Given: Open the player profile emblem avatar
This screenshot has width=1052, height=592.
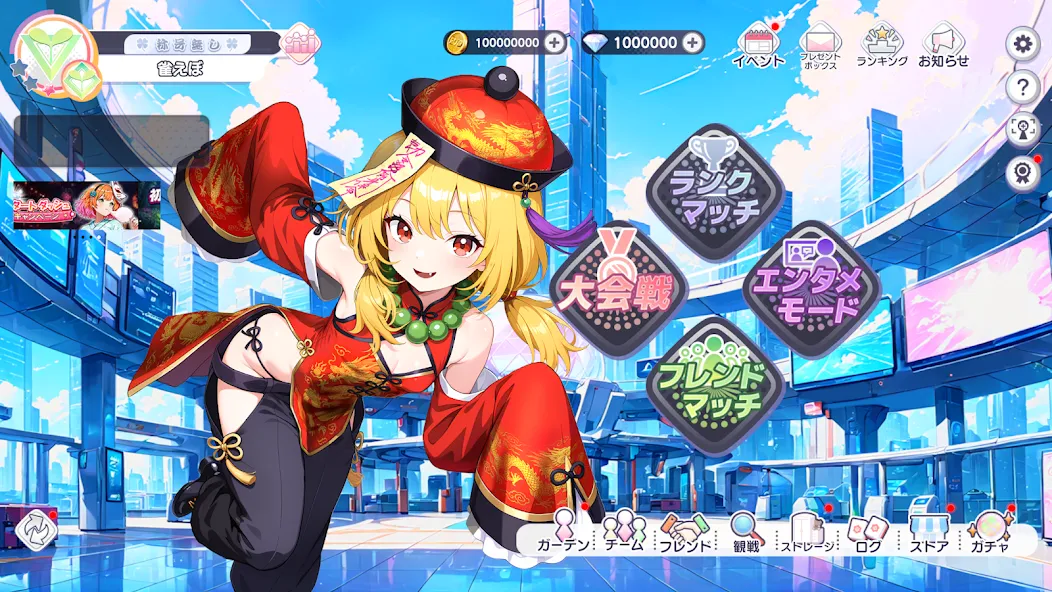Looking at the screenshot, I should 56,58.
